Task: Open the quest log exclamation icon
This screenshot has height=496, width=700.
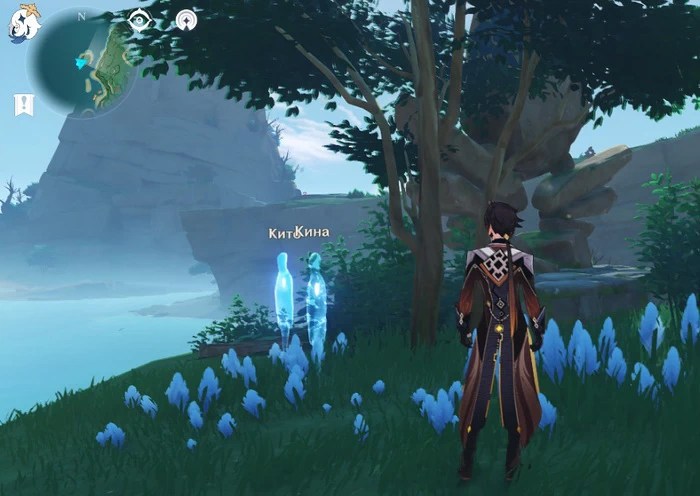Action: pos(23,105)
